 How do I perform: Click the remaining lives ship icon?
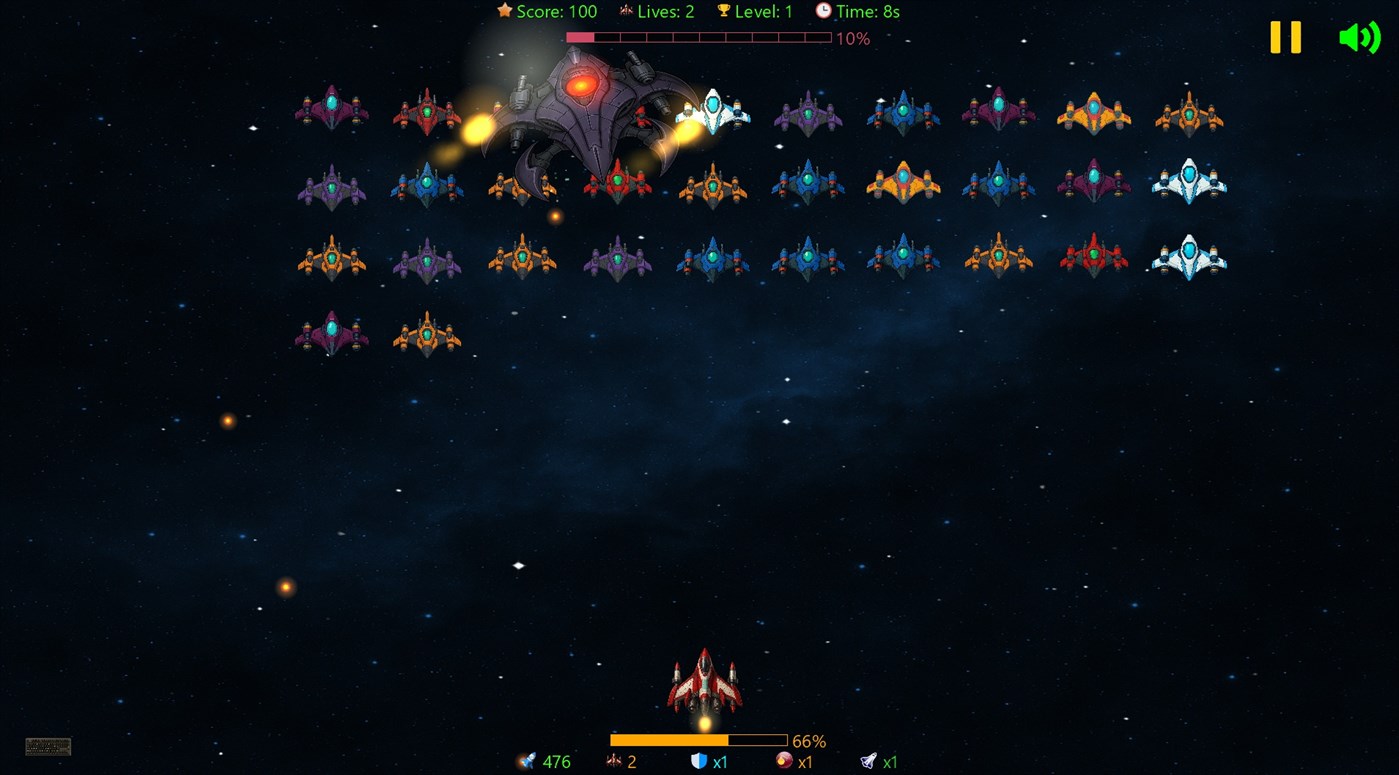click(x=614, y=760)
